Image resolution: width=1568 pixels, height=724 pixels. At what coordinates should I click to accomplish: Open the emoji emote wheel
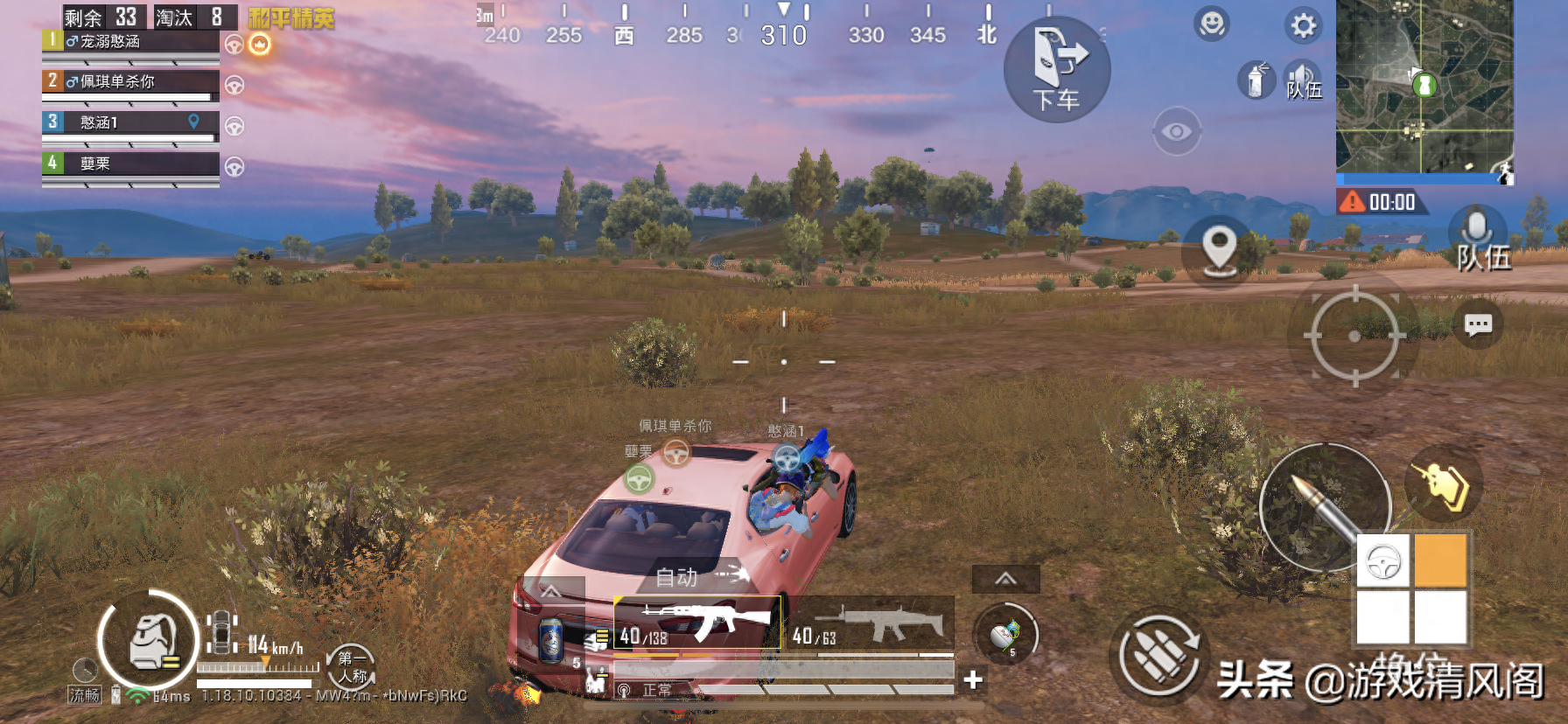click(1212, 24)
